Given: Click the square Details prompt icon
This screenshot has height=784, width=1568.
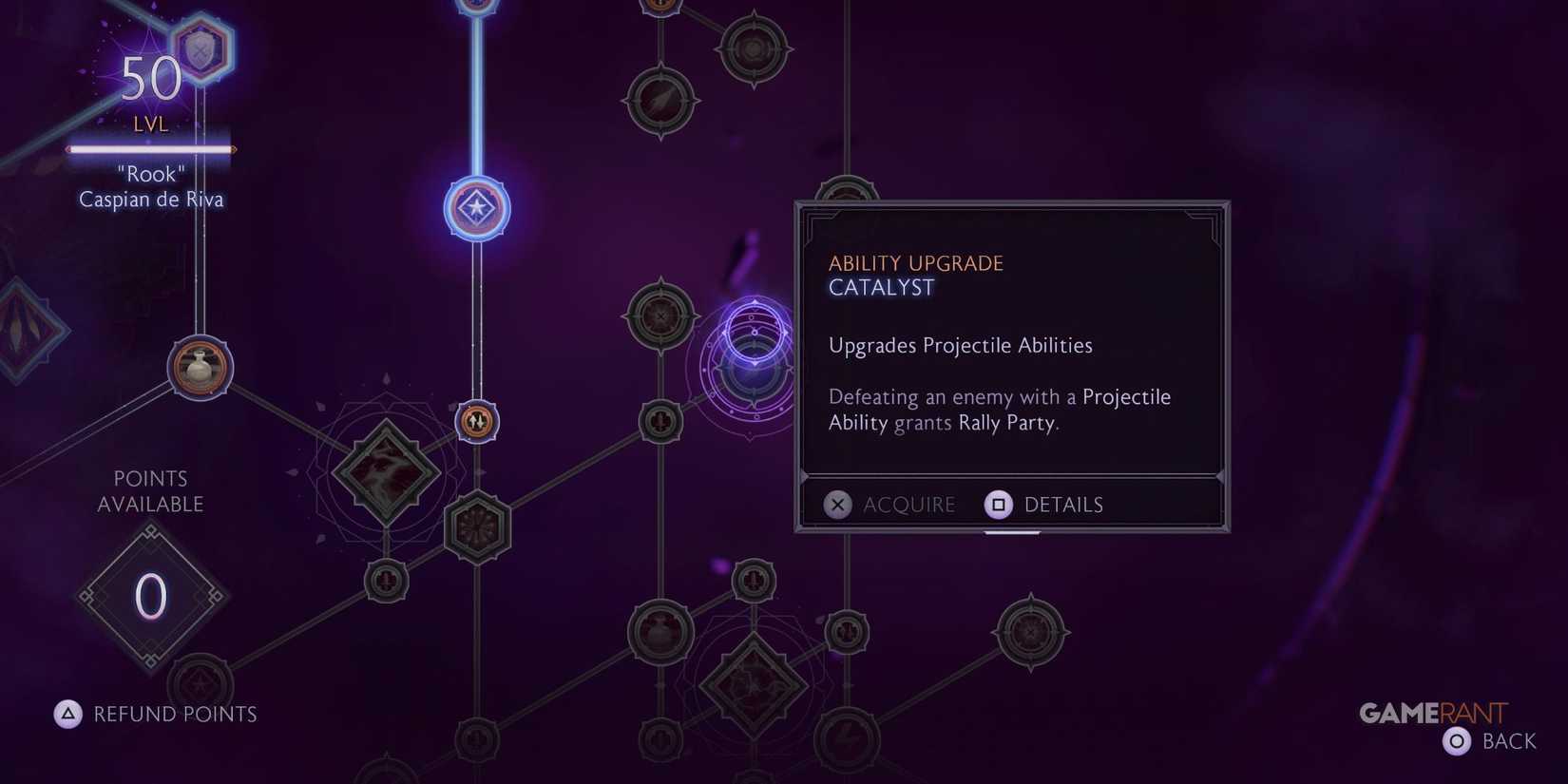Looking at the screenshot, I should (998, 505).
